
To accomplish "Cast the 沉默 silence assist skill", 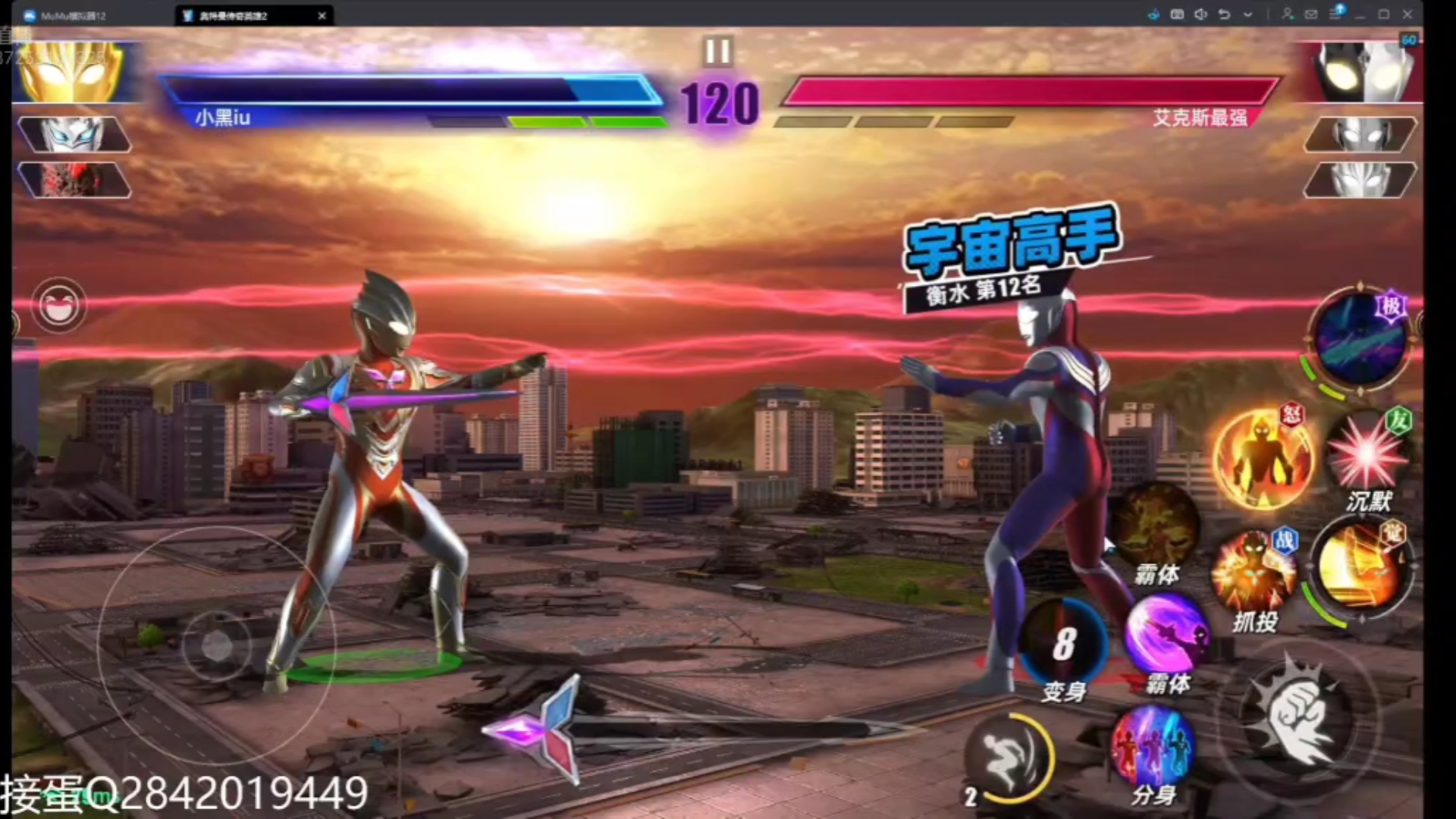I will [x=1367, y=455].
